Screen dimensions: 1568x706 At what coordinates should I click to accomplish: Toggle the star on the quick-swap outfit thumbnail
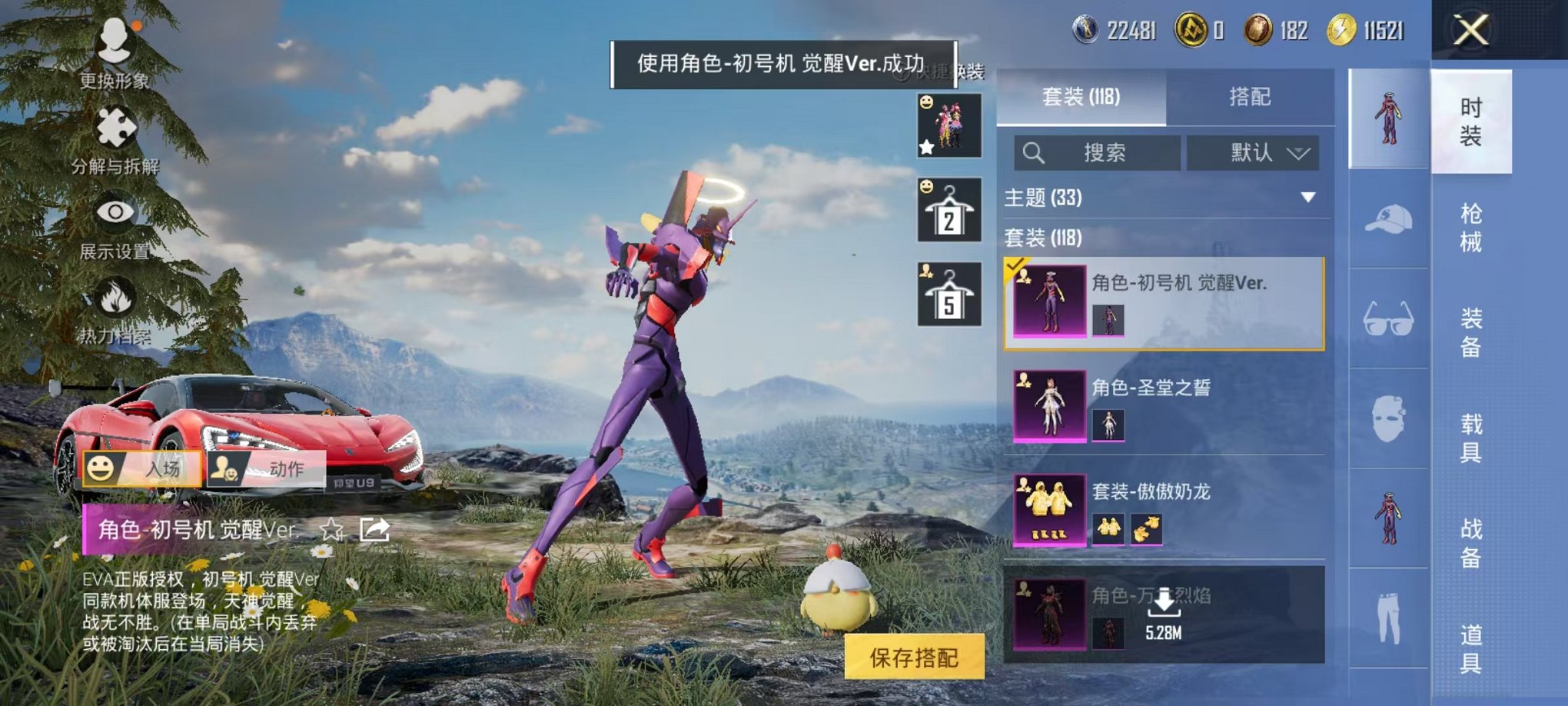click(928, 145)
